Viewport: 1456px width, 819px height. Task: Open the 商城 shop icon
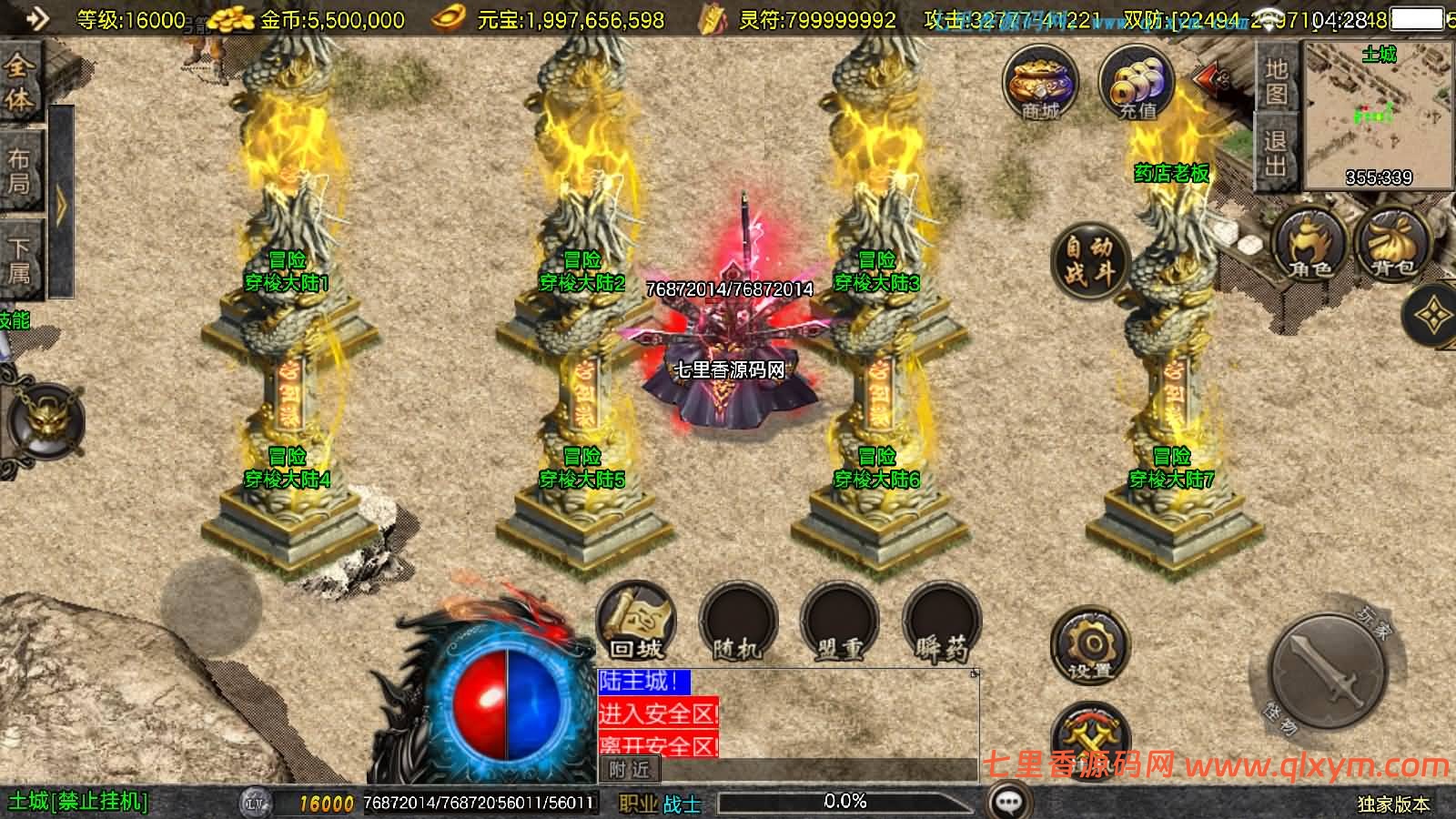[x=1041, y=84]
